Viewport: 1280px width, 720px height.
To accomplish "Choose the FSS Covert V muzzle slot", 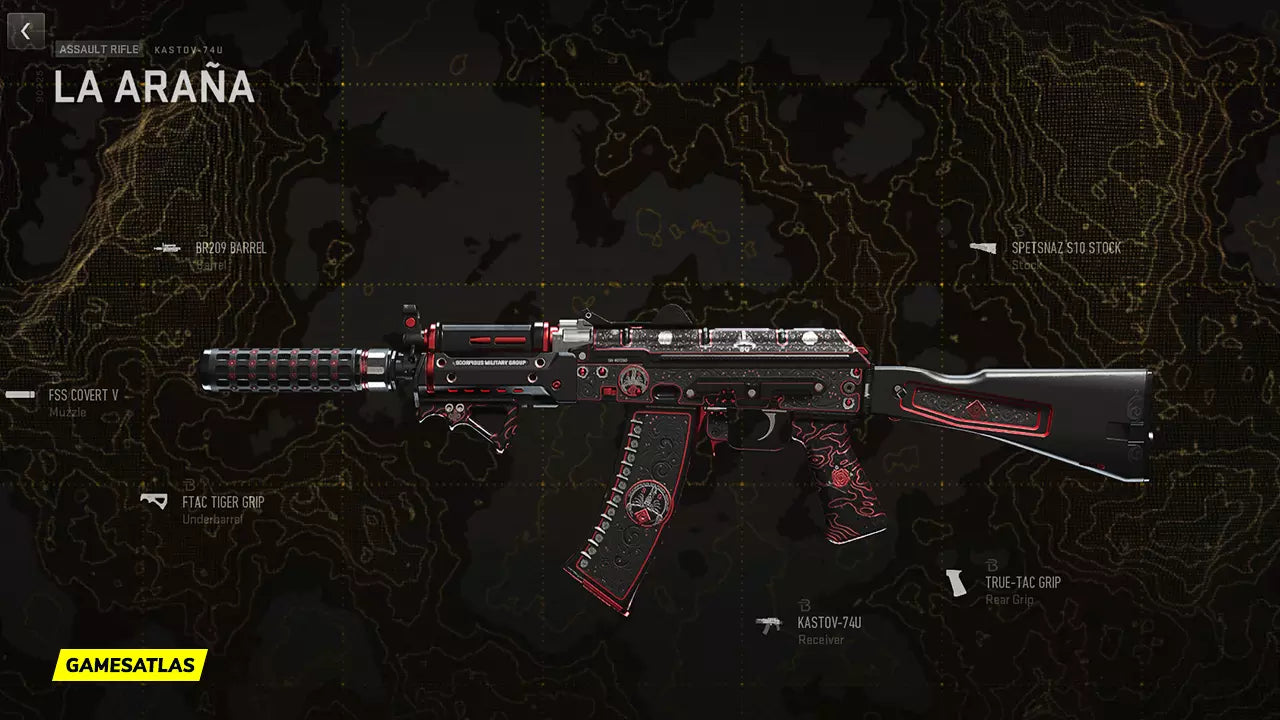I will click(x=83, y=395).
